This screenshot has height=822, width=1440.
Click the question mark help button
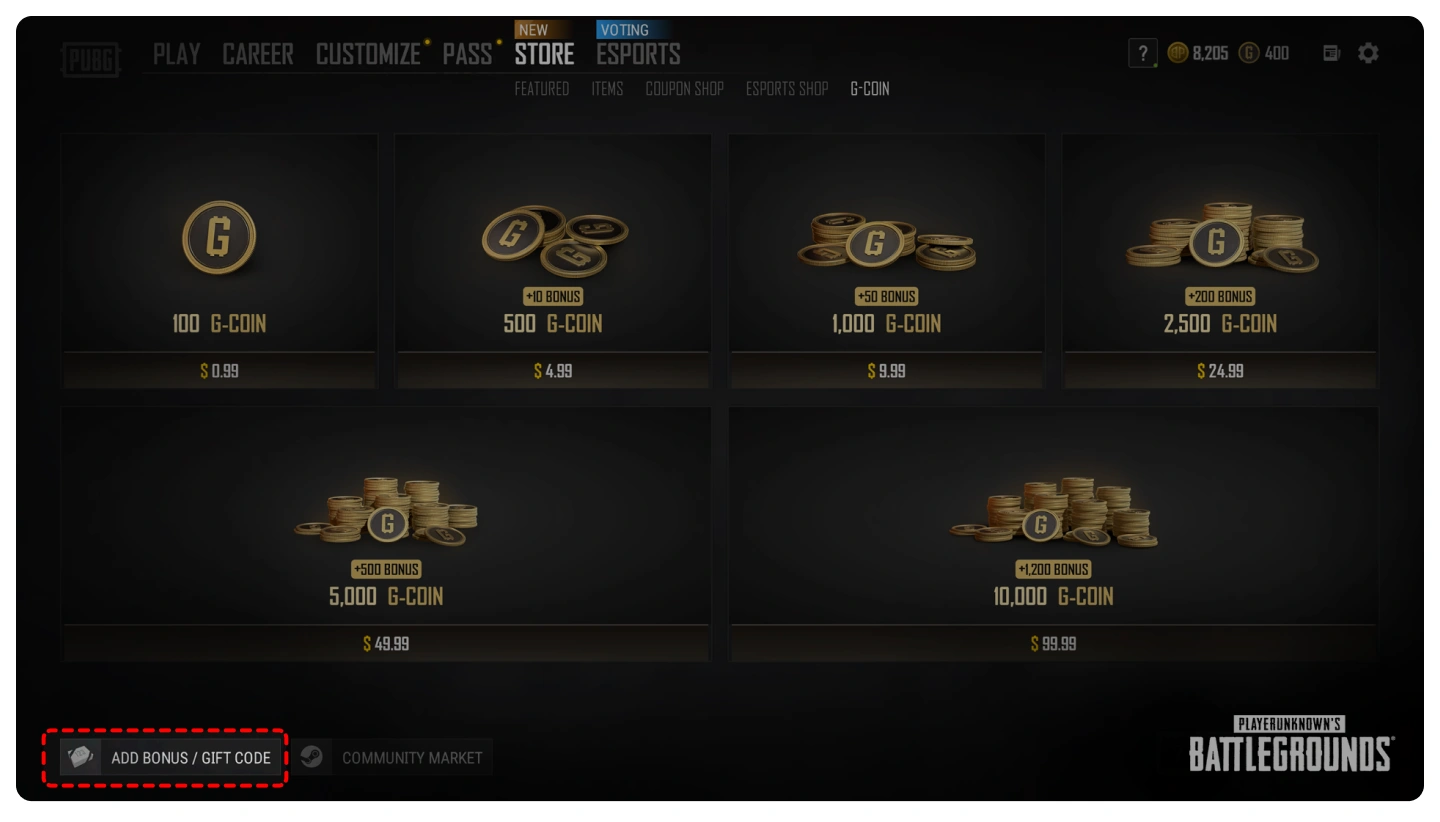[1142, 54]
